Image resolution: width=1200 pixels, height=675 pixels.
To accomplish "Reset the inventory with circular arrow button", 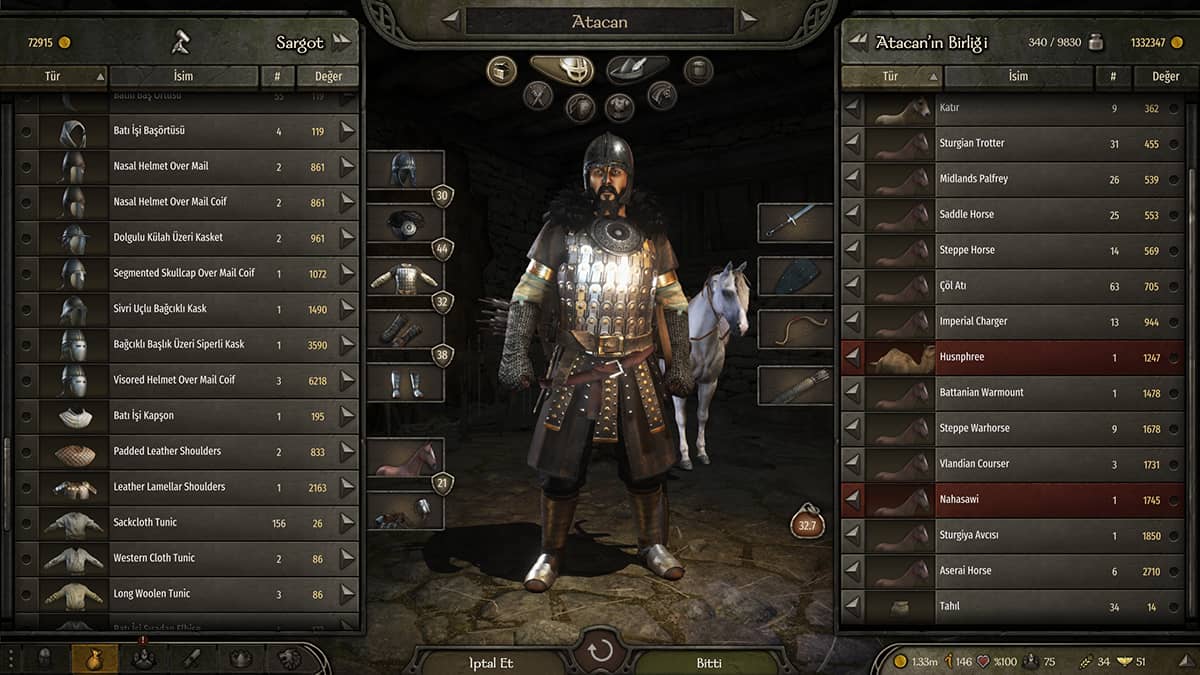I will pos(600,653).
